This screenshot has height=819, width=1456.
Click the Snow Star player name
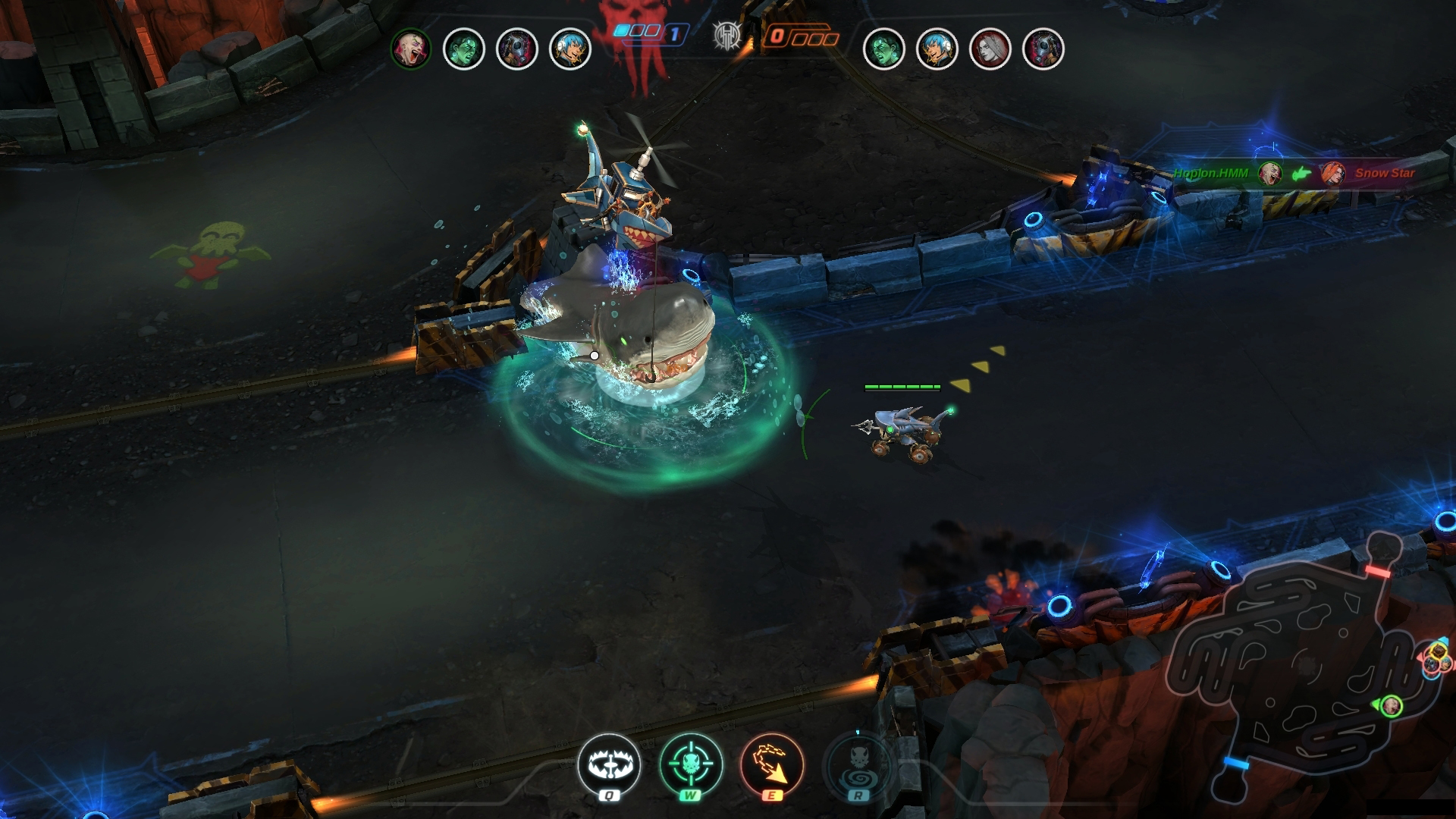[1385, 173]
